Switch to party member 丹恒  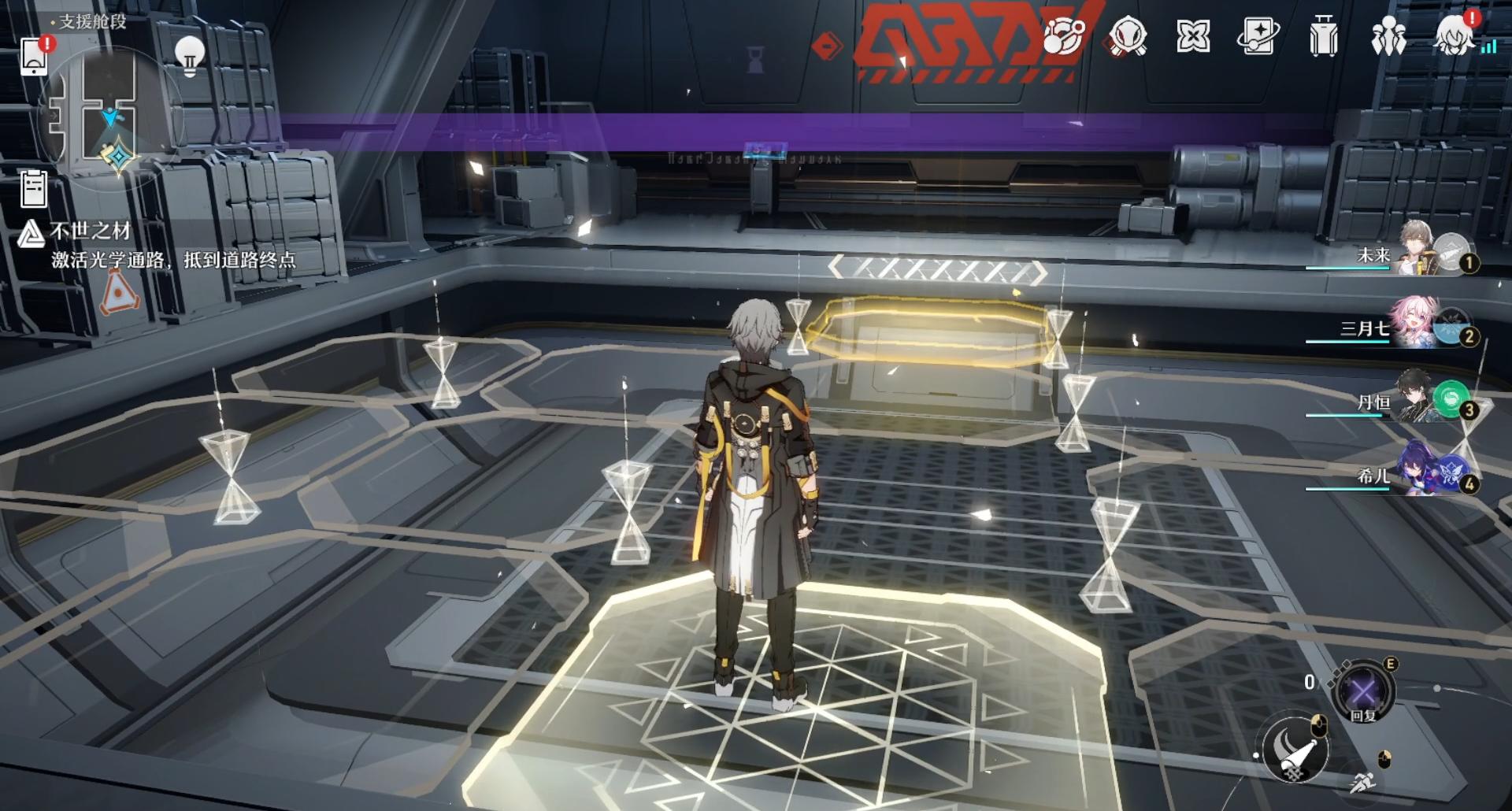click(1417, 399)
